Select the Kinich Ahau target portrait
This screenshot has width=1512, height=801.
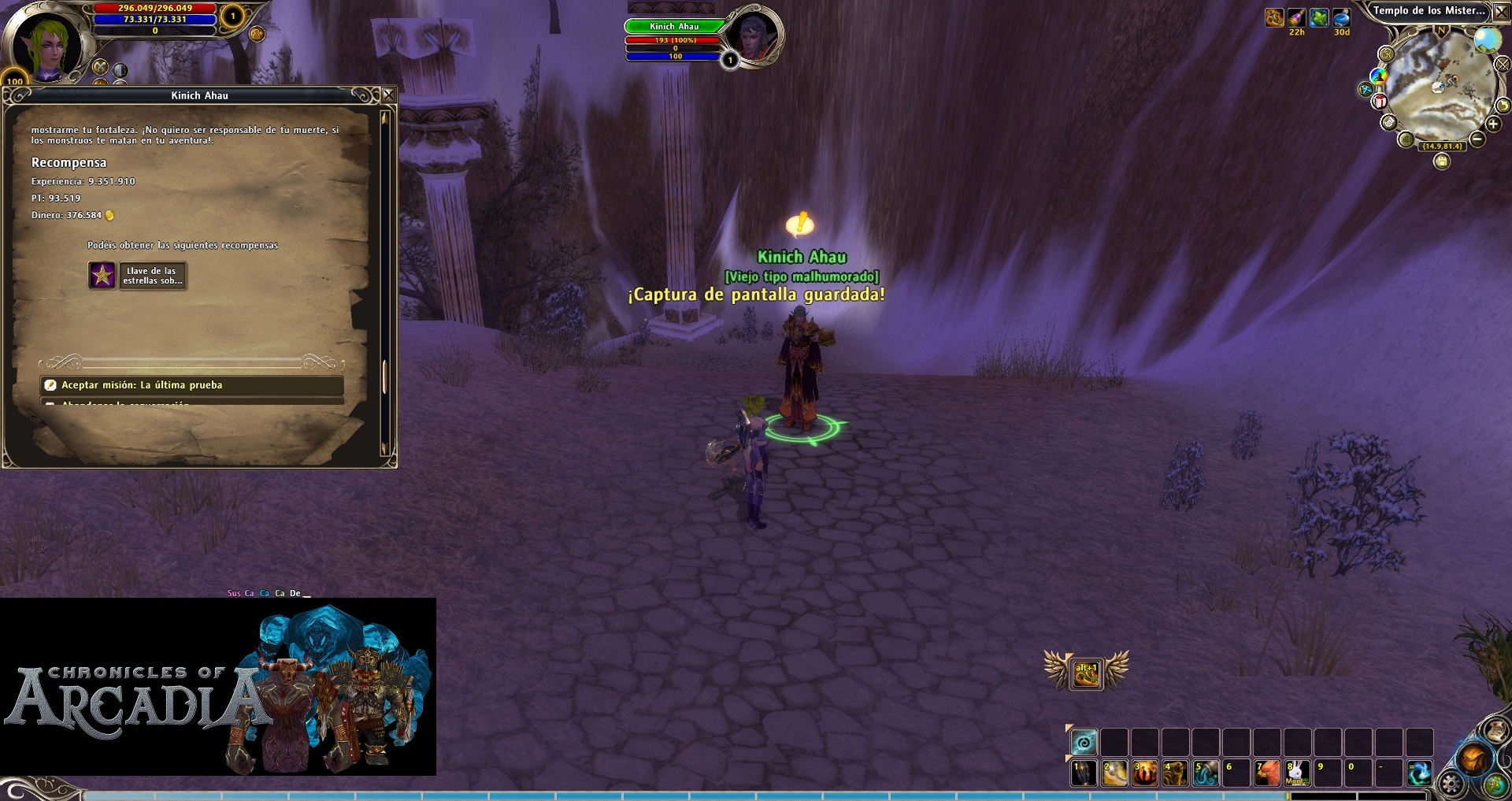click(752, 35)
